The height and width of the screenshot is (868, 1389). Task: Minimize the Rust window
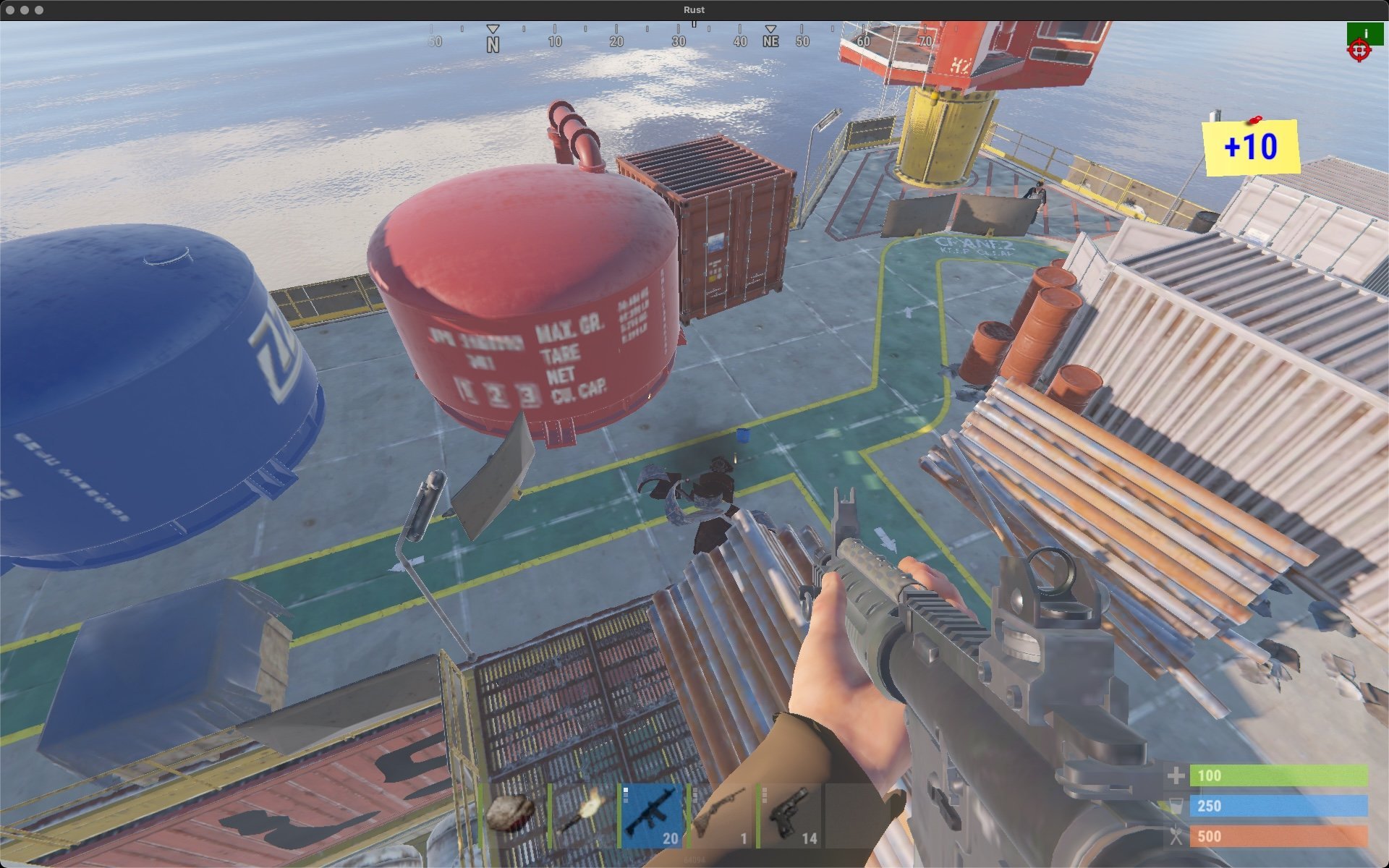(25, 10)
